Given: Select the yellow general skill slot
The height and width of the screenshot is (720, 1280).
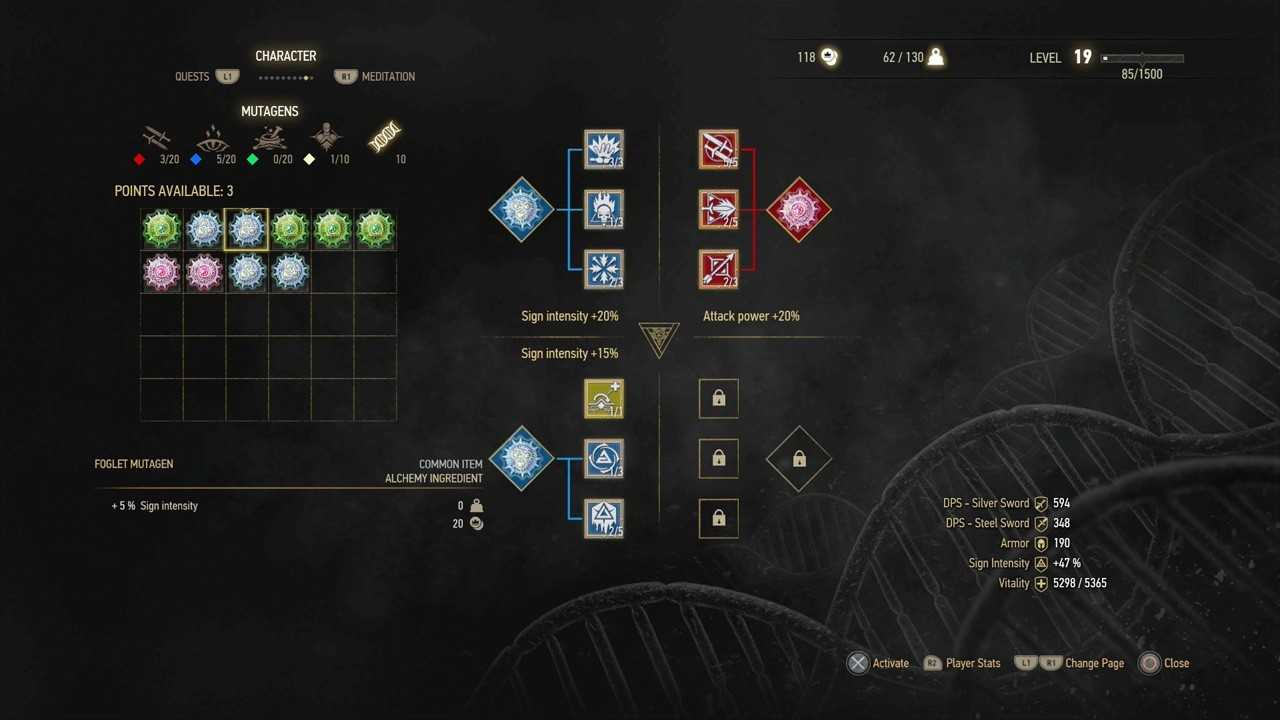Looking at the screenshot, I should [604, 399].
